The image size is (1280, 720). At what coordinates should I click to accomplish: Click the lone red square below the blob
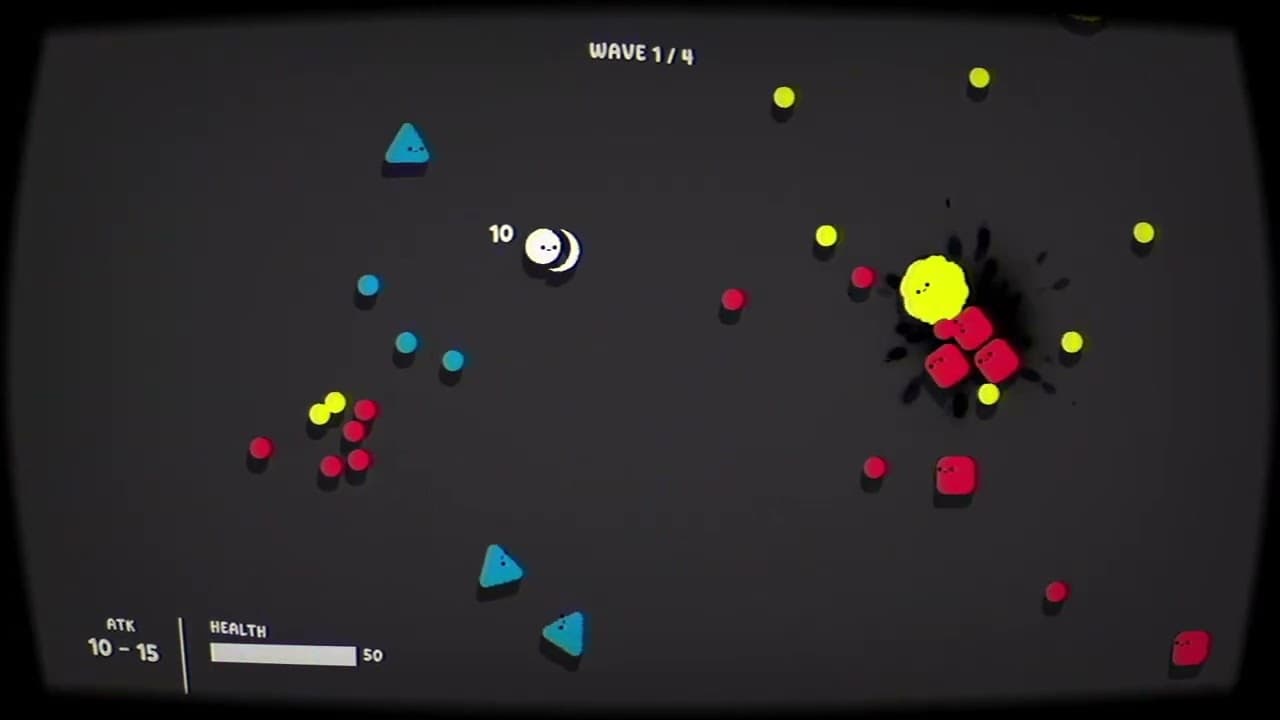click(x=954, y=478)
